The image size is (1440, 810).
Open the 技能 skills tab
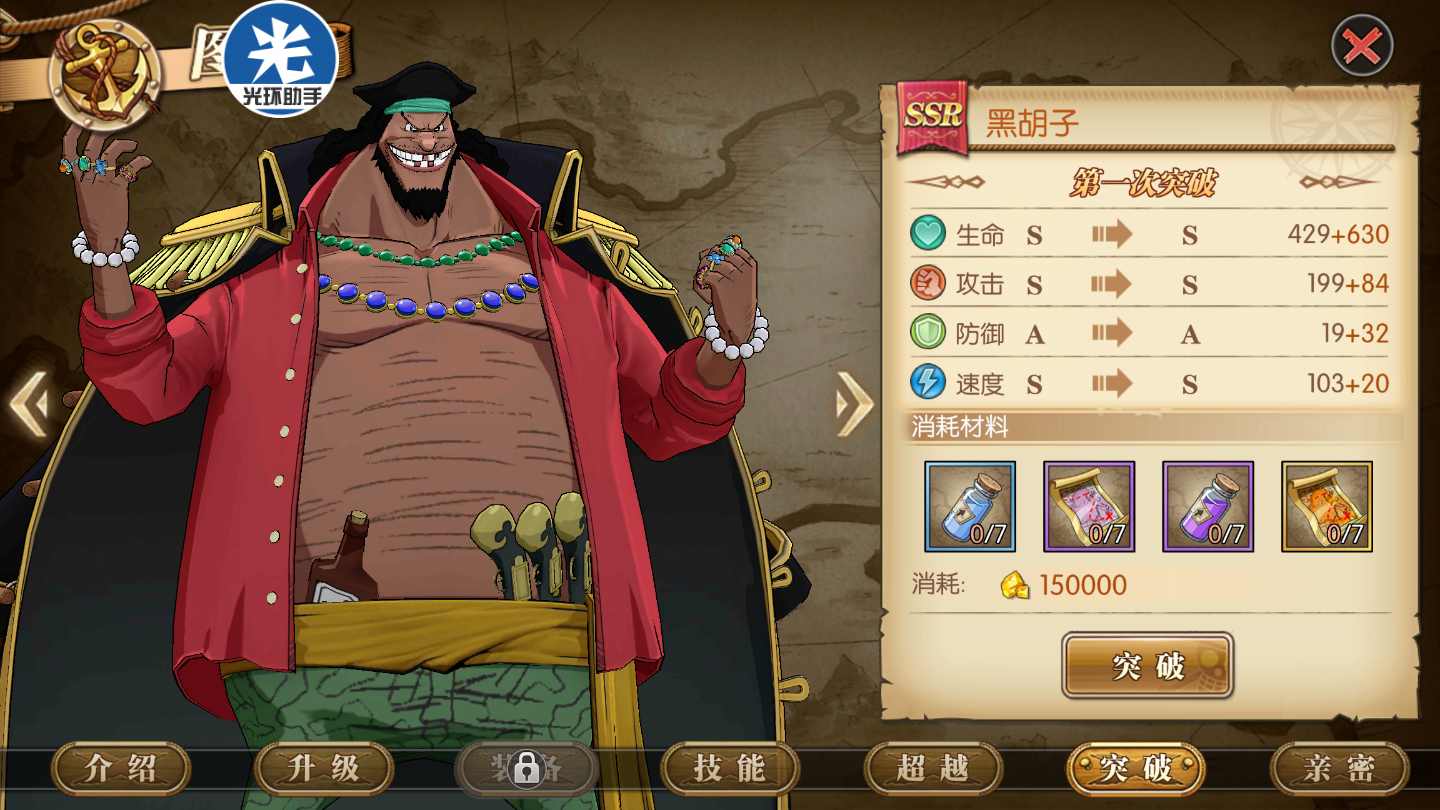[x=730, y=768]
